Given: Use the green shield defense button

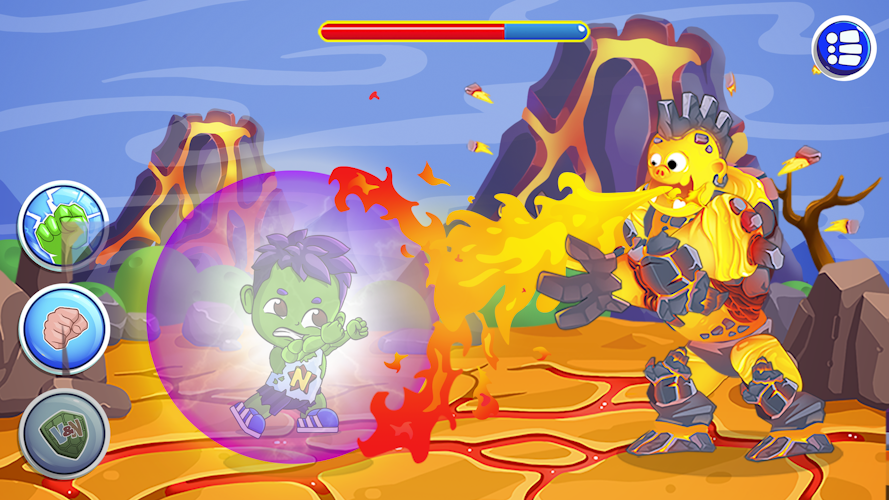Looking at the screenshot, I should [63, 435].
